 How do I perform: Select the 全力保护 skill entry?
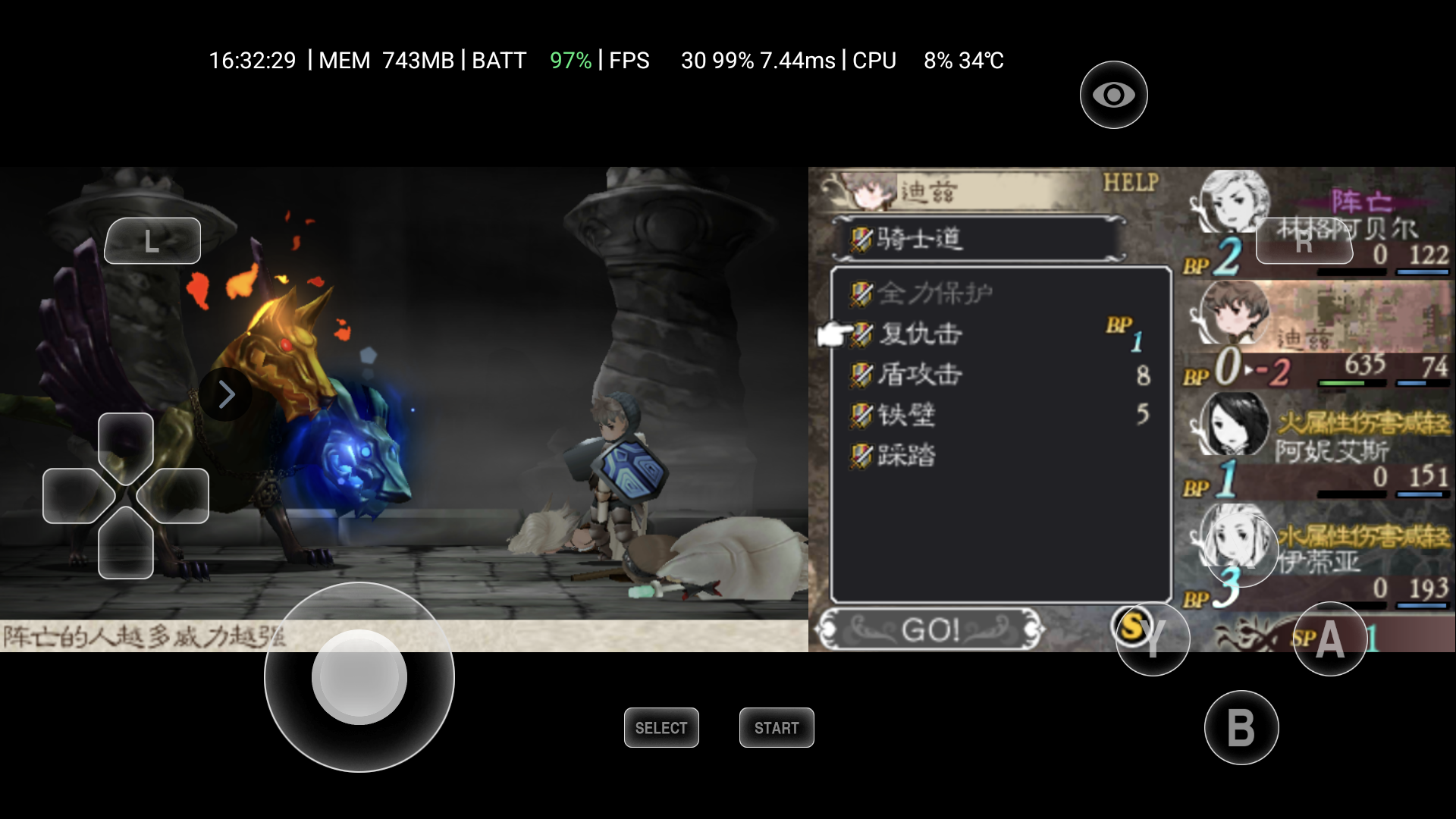[x=934, y=293]
